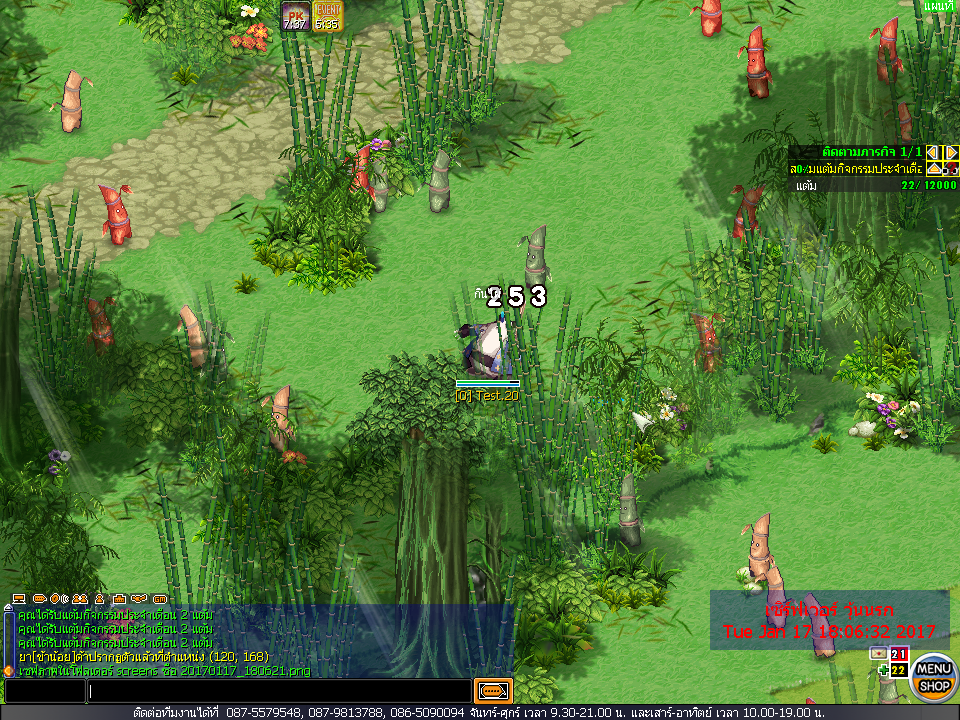This screenshot has height=720, width=960.
Task: Show the next tracked quest with right arrow
Action: pos(952,152)
